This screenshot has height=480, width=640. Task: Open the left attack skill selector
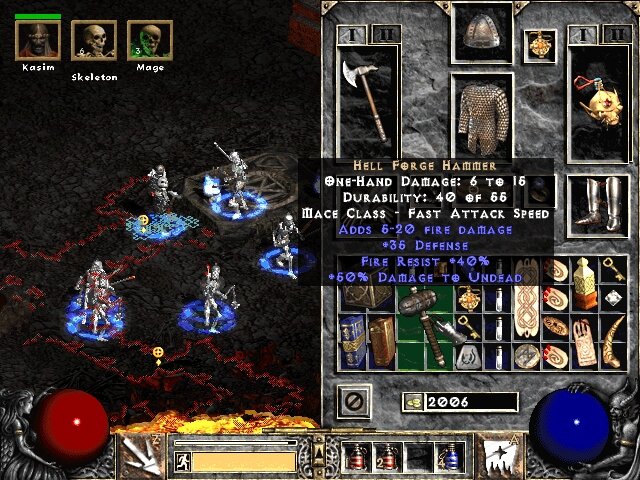pyautogui.click(x=141, y=457)
